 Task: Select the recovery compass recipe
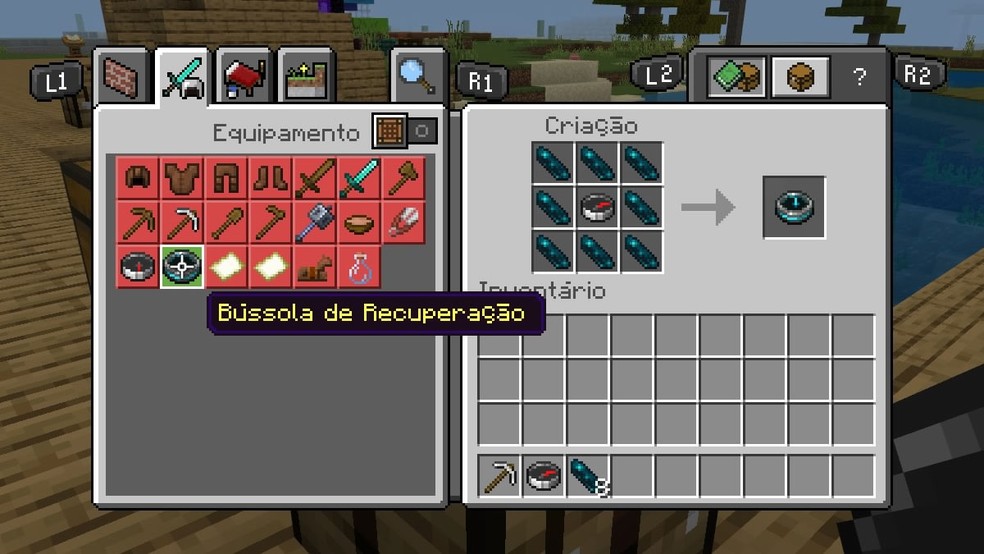(x=182, y=267)
